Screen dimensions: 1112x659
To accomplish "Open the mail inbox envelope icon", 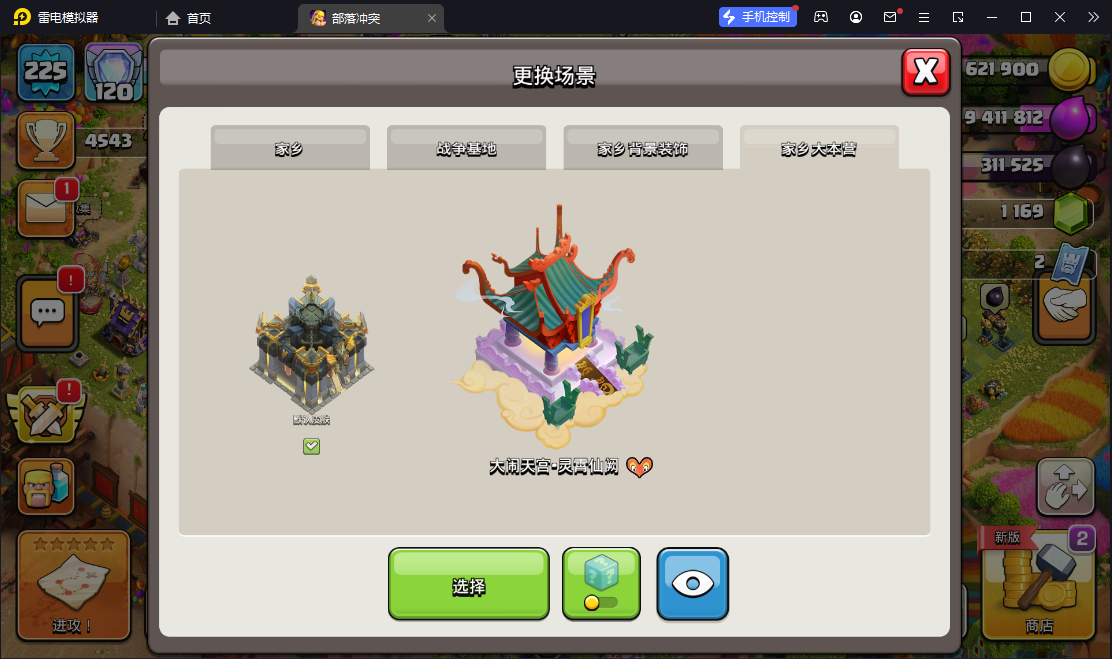I will 46,208.
